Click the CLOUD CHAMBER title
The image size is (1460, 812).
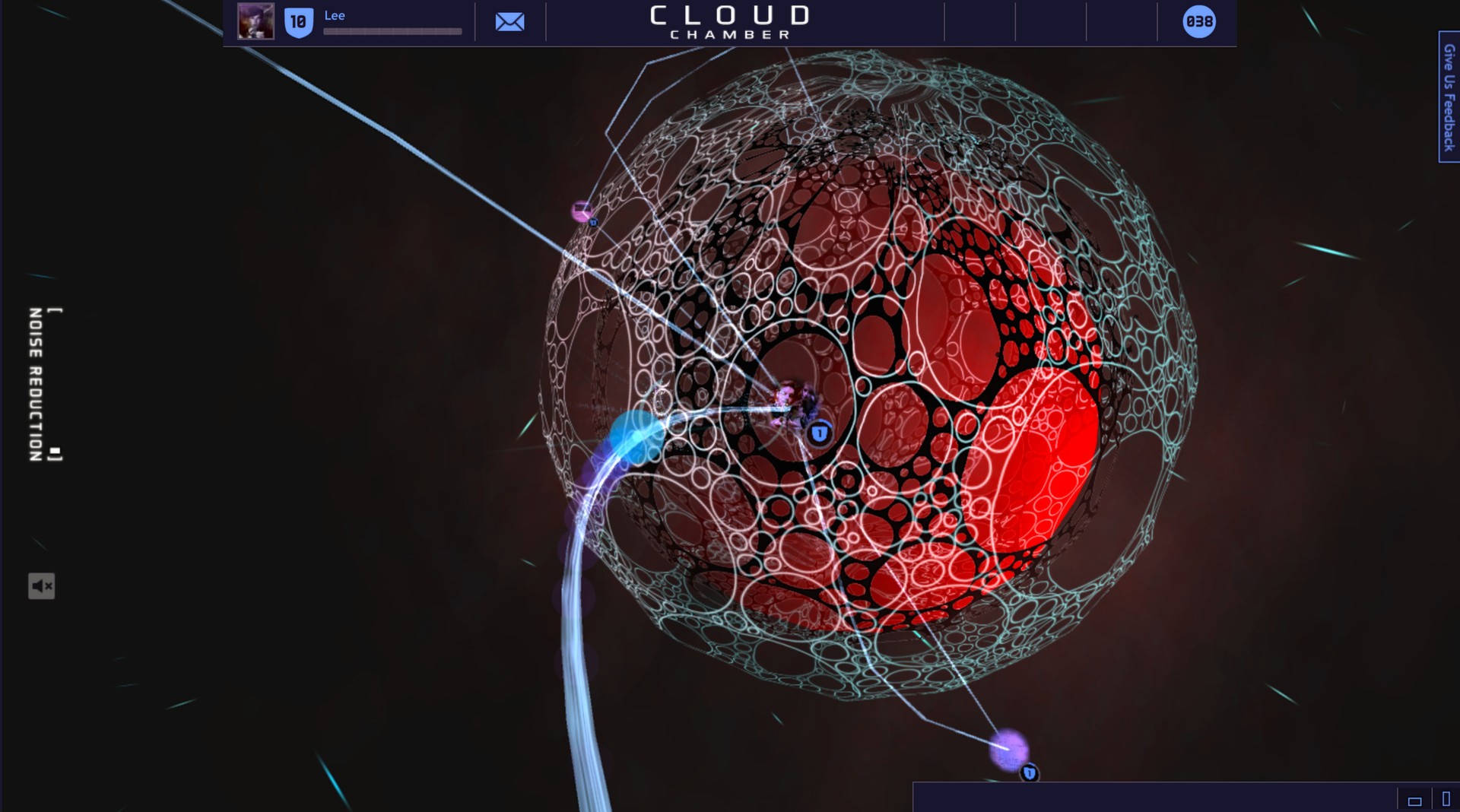click(728, 21)
